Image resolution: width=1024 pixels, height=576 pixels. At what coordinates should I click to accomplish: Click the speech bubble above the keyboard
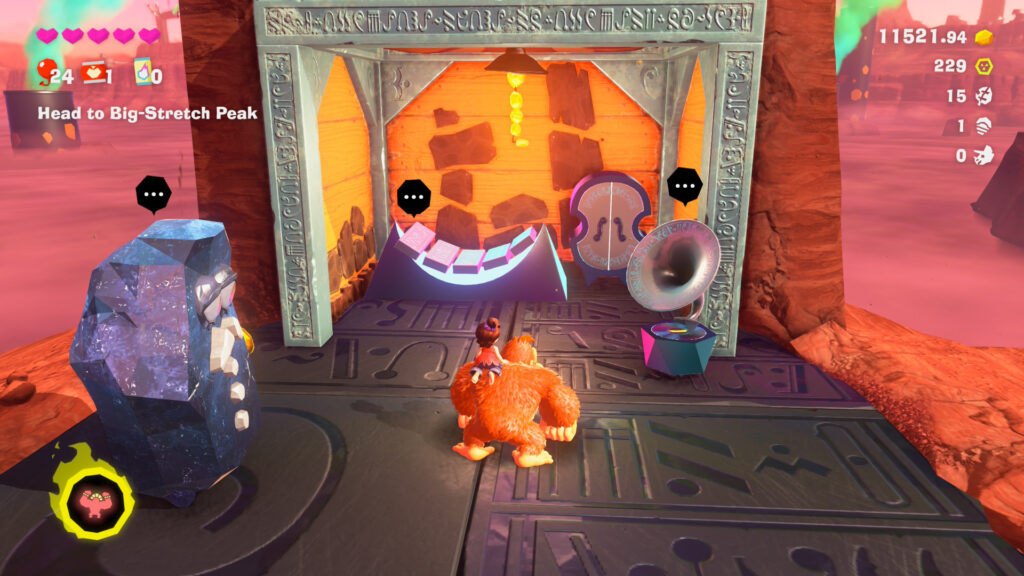[414, 197]
